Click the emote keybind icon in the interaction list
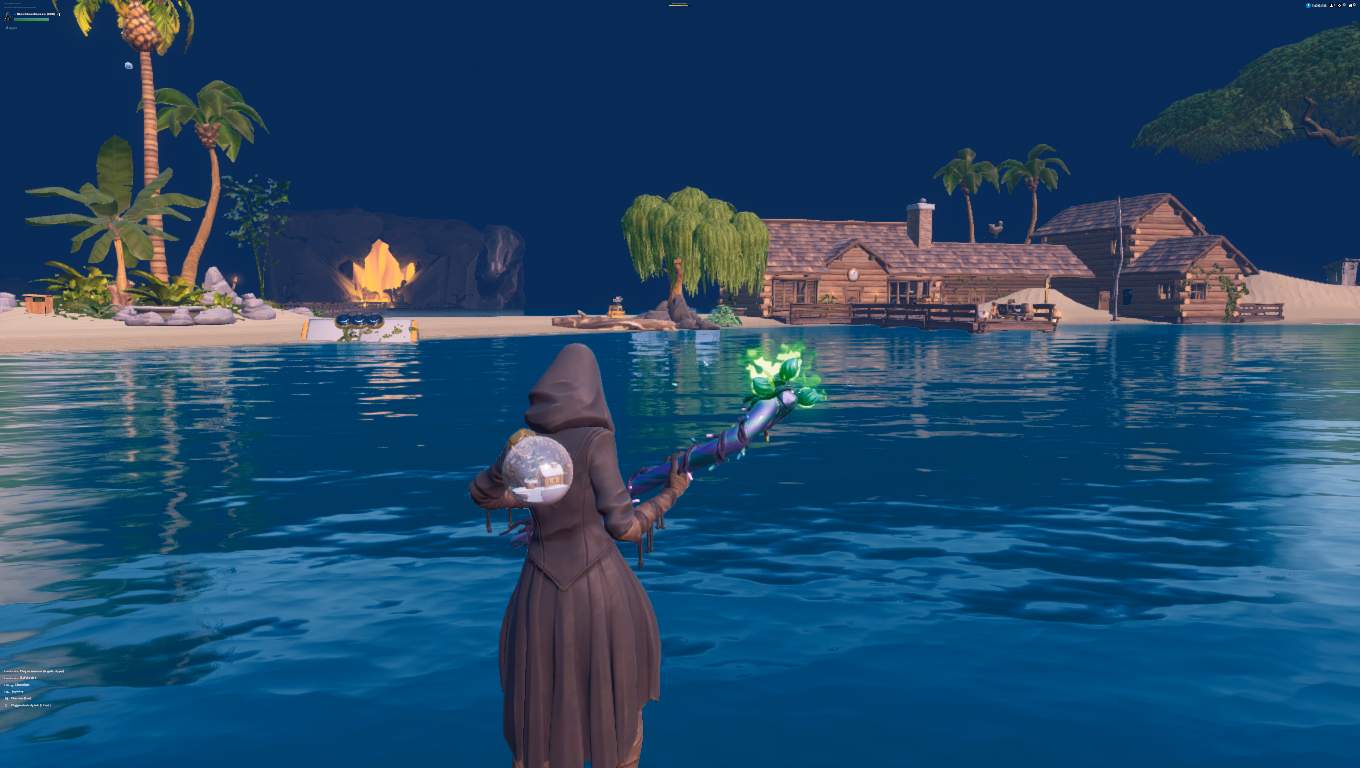Viewport: 1360px width, 768px height. click(6, 691)
